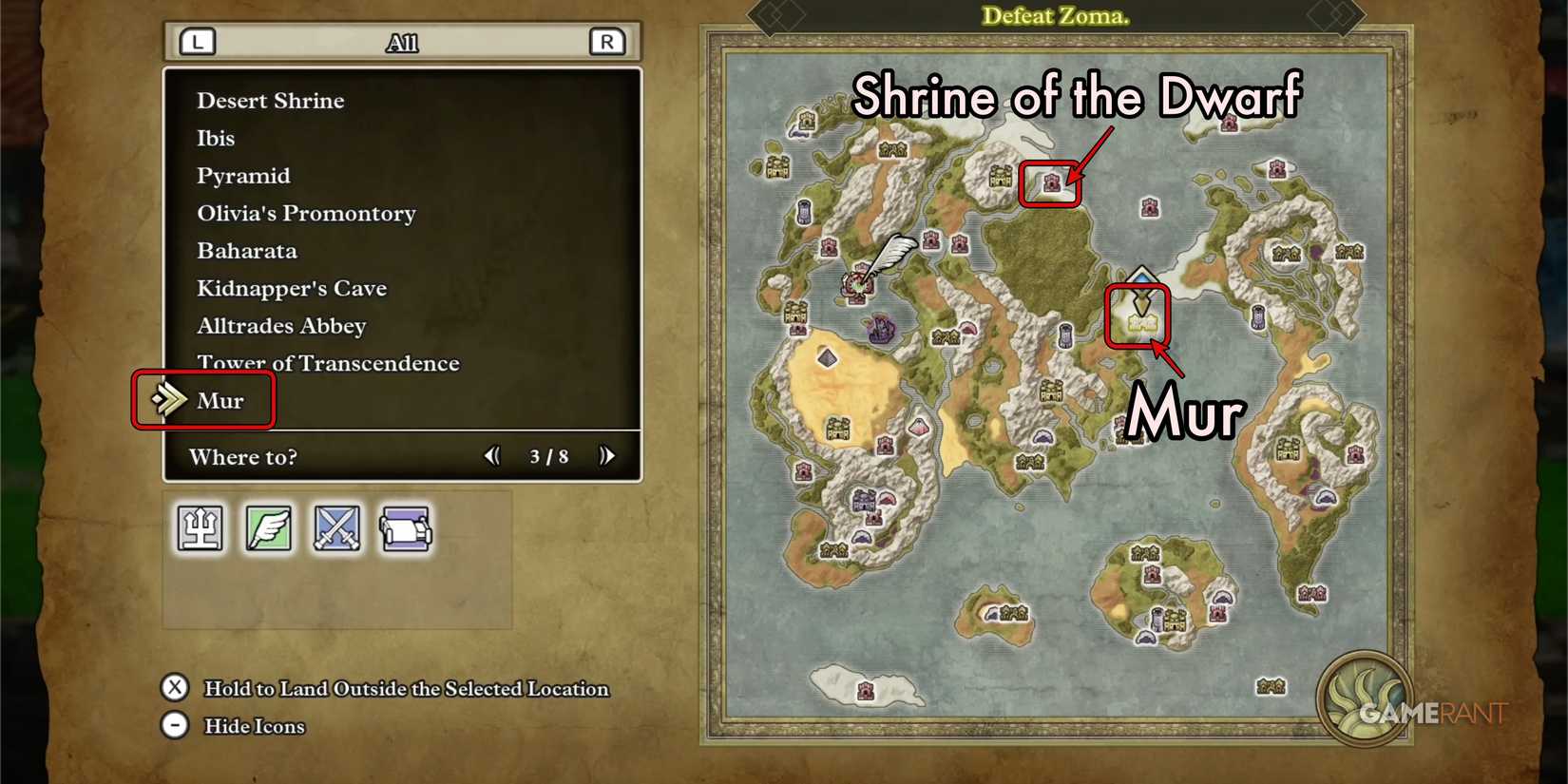This screenshot has width=1568, height=784.
Task: Open the previous page with the left arrow
Action: click(492, 456)
